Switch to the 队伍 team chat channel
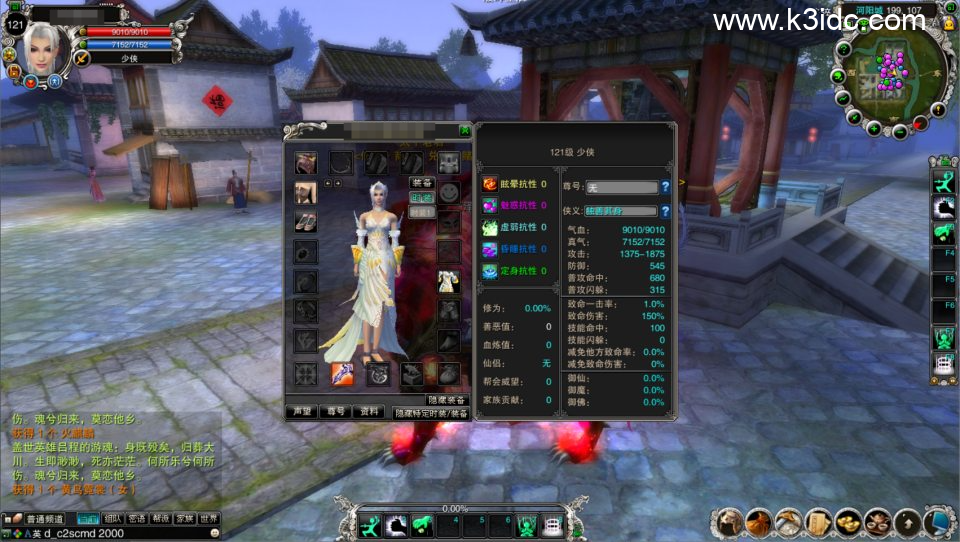Viewport: 960px width, 542px height. pyautogui.click(x=113, y=519)
